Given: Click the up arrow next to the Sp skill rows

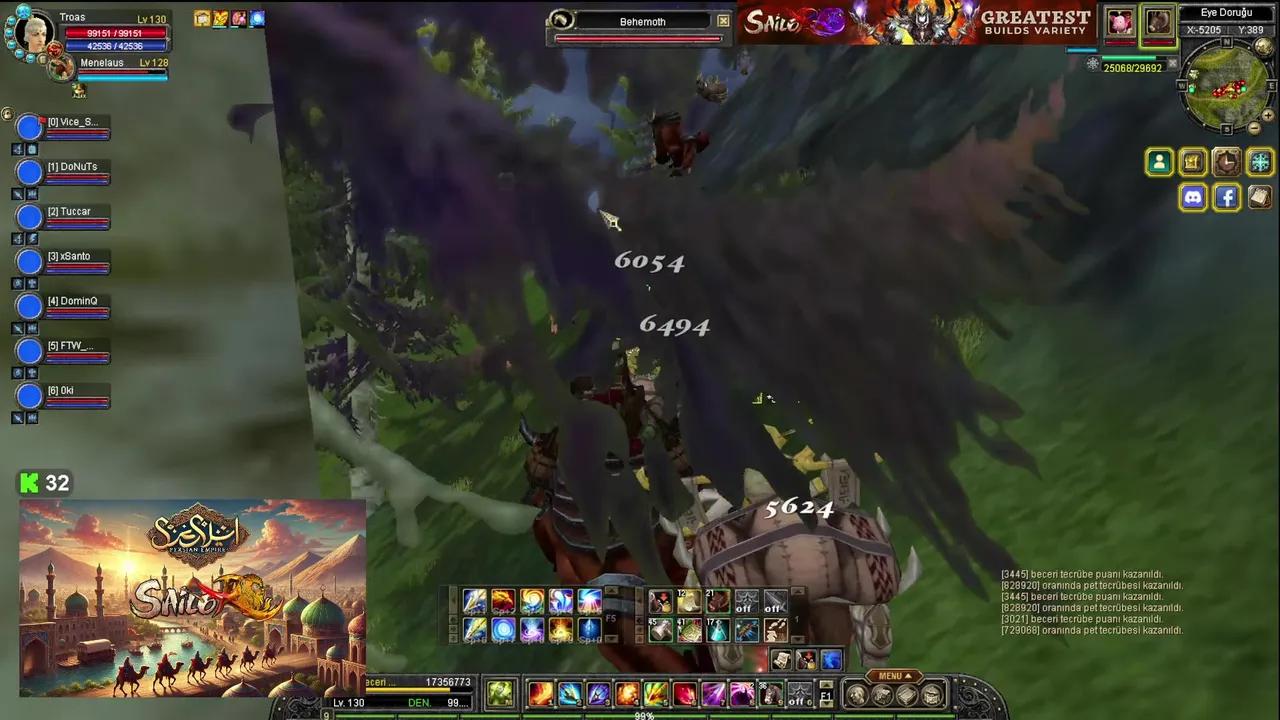Looking at the screenshot, I should [x=610, y=590].
